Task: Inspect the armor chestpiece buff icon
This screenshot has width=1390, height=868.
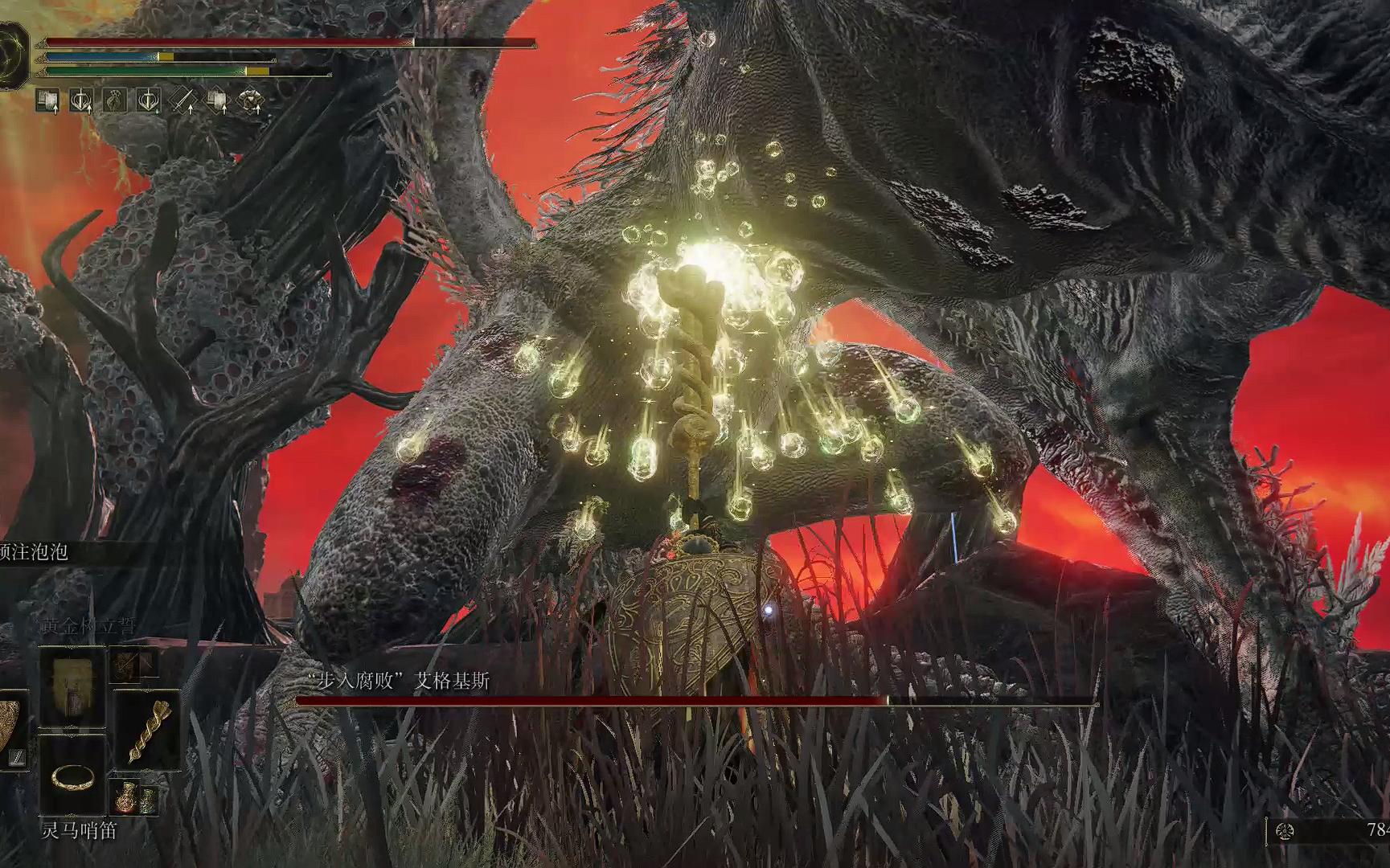Action: (252, 101)
